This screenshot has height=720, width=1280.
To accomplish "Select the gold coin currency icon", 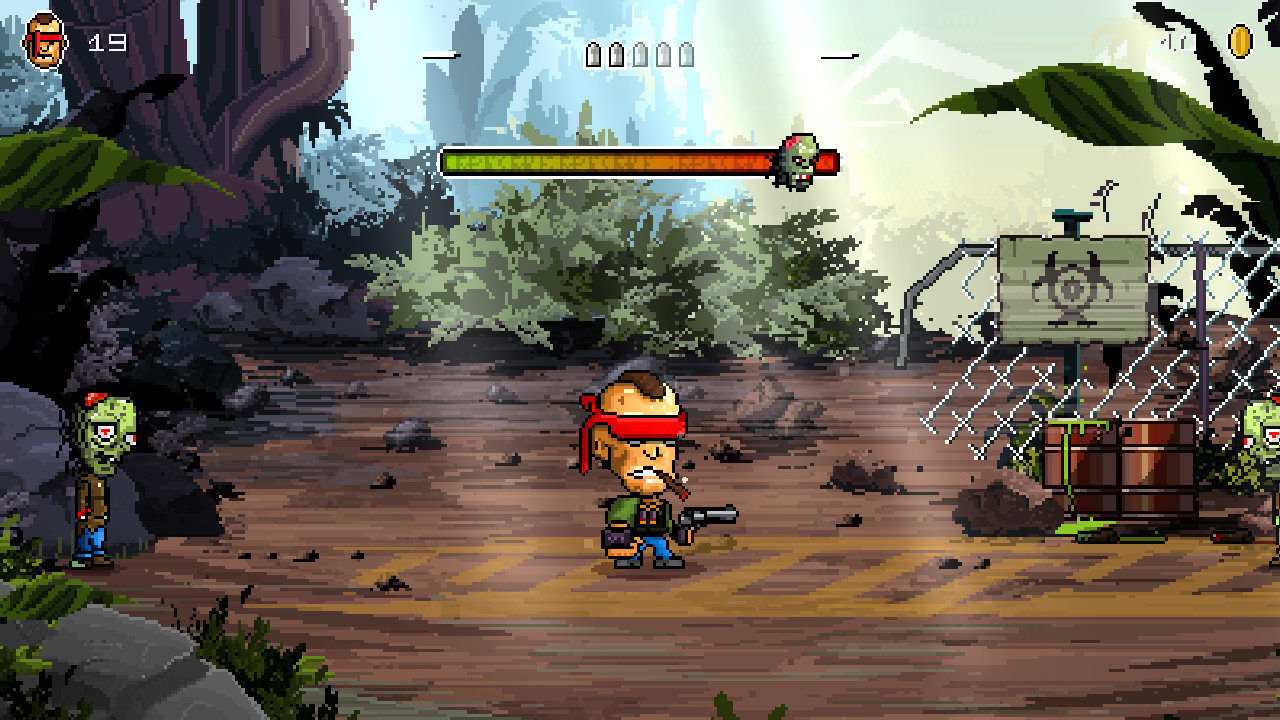I will coord(1240,42).
